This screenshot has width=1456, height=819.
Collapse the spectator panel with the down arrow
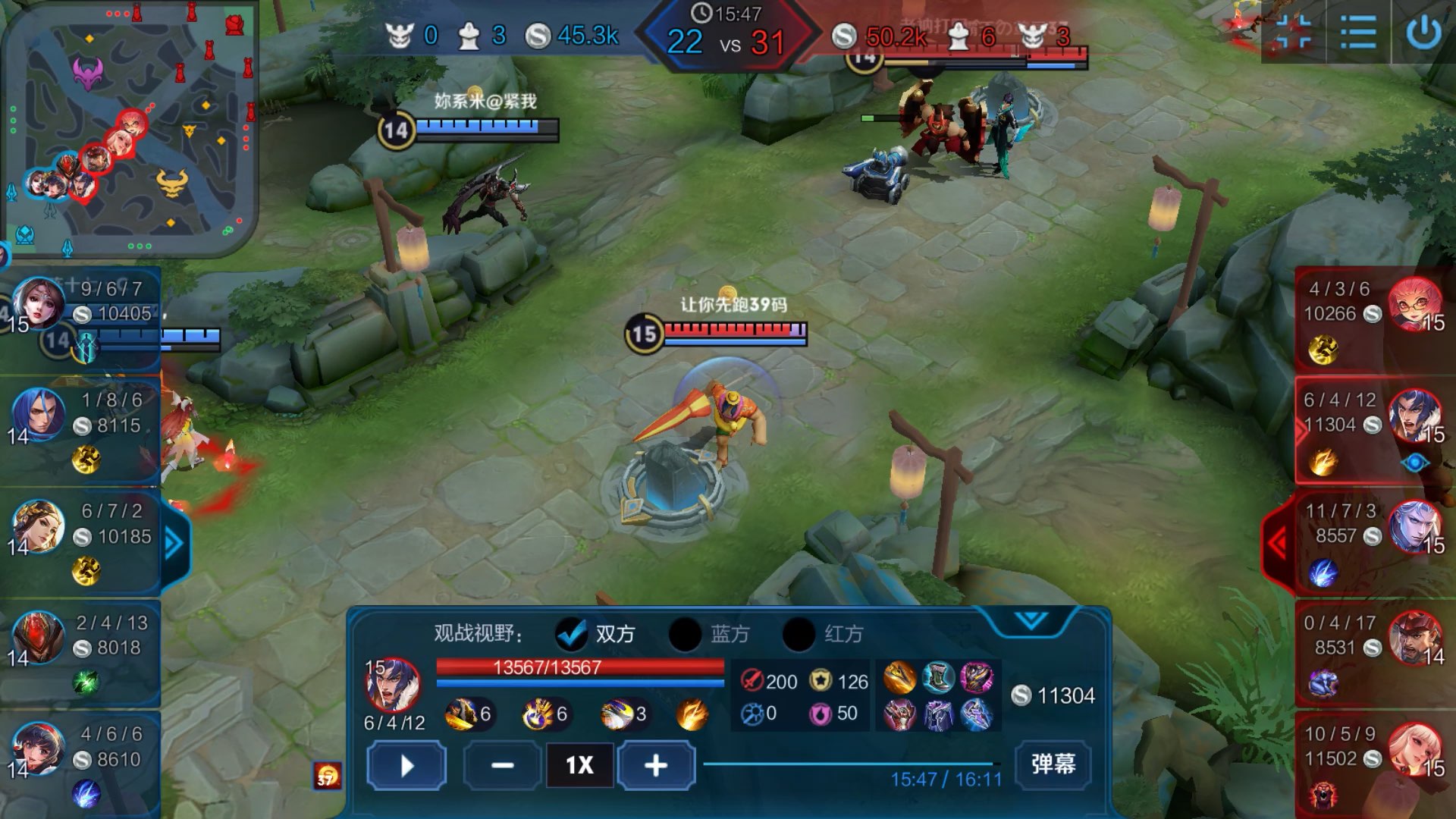click(1031, 621)
